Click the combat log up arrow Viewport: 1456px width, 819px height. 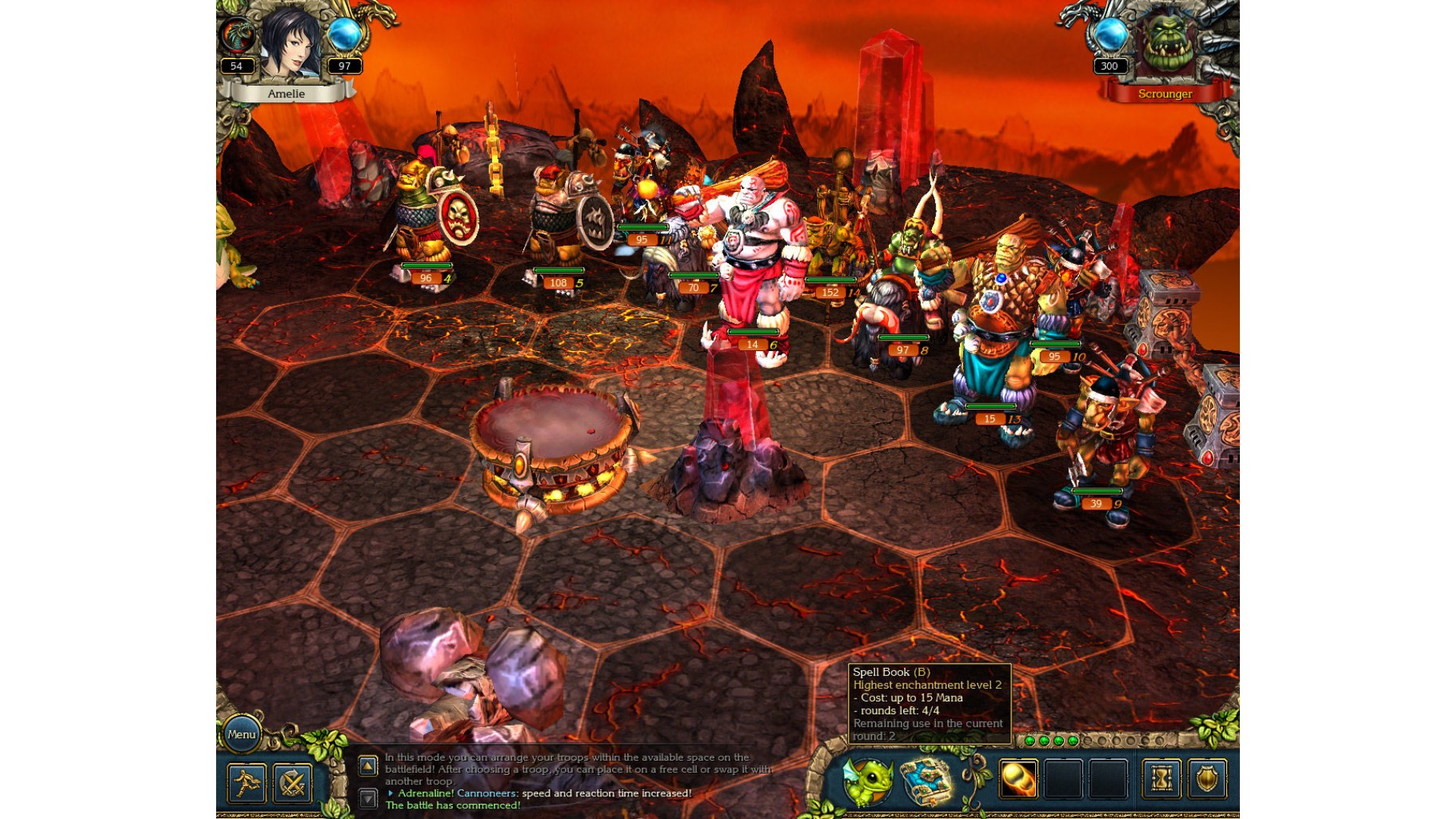[368, 766]
